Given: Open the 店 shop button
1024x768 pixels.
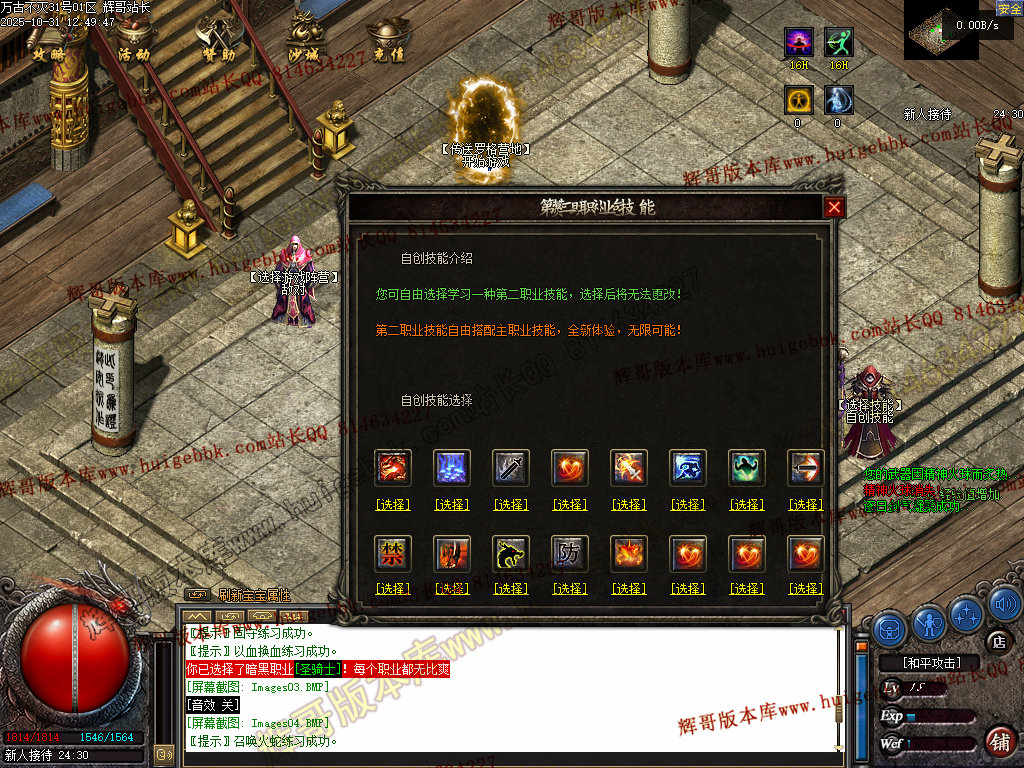Looking at the screenshot, I should coord(996,640).
